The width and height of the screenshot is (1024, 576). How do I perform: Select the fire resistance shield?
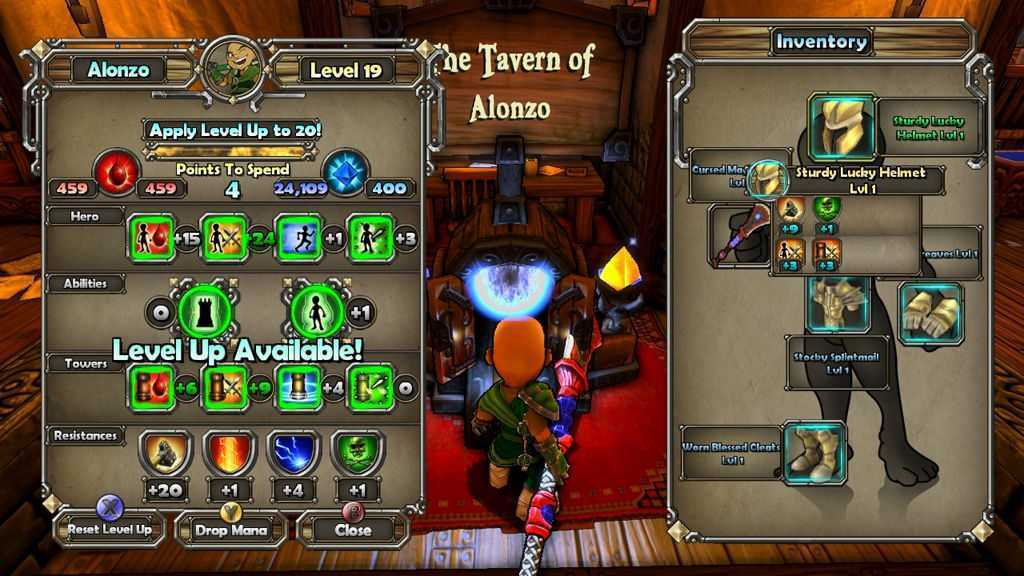click(x=229, y=454)
